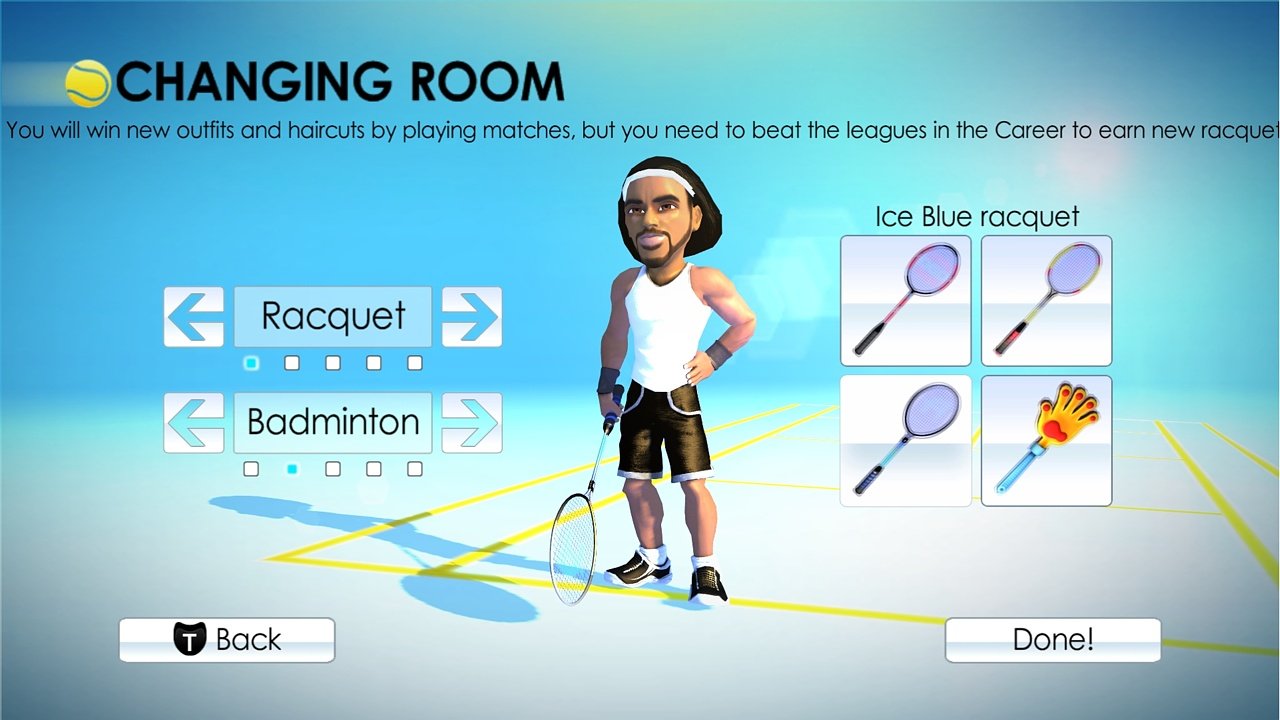Screen dimensions: 1280x720
Task: Click the left arrow beside Racquet
Action: click(193, 317)
